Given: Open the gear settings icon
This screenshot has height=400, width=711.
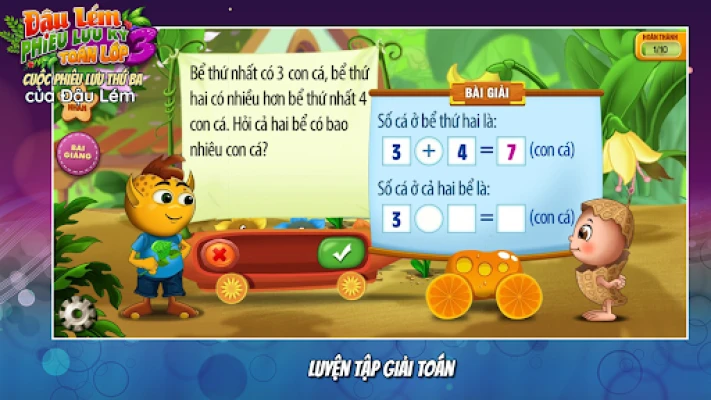Looking at the screenshot, I should coord(77,314).
